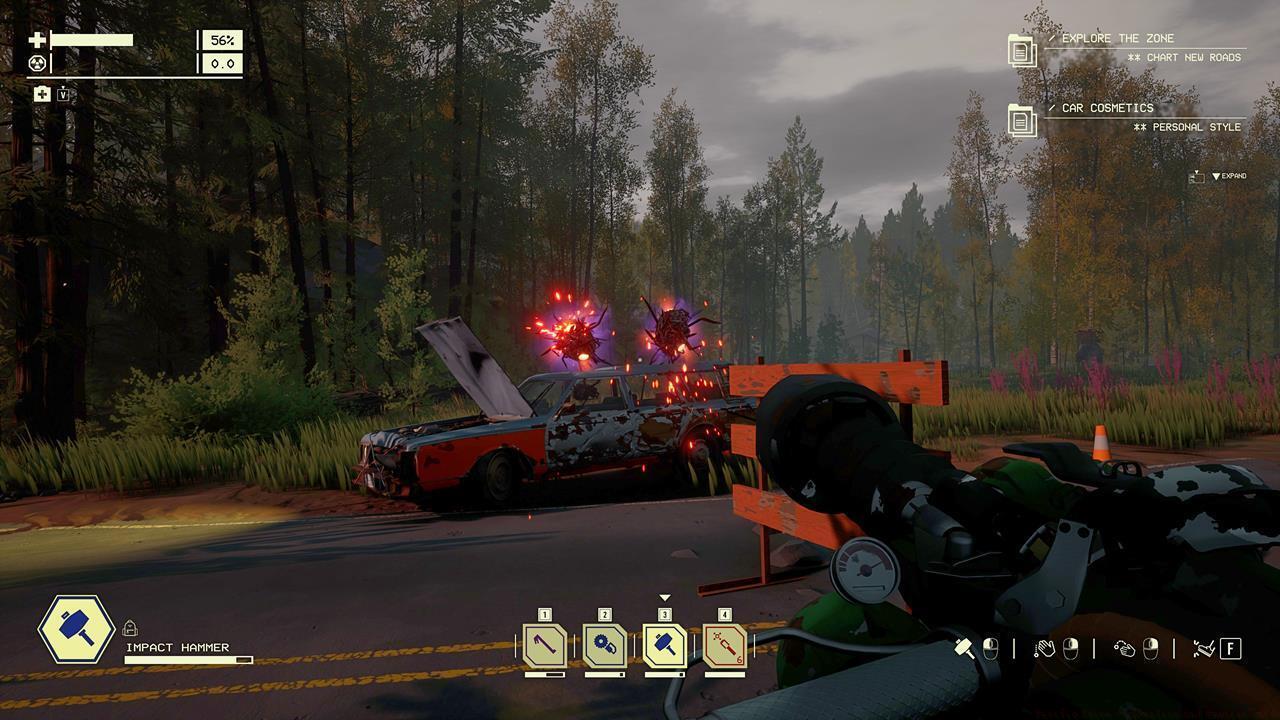Choose the blue impact hammer hotbar slot
Screen dimensions: 1280x720
point(665,646)
